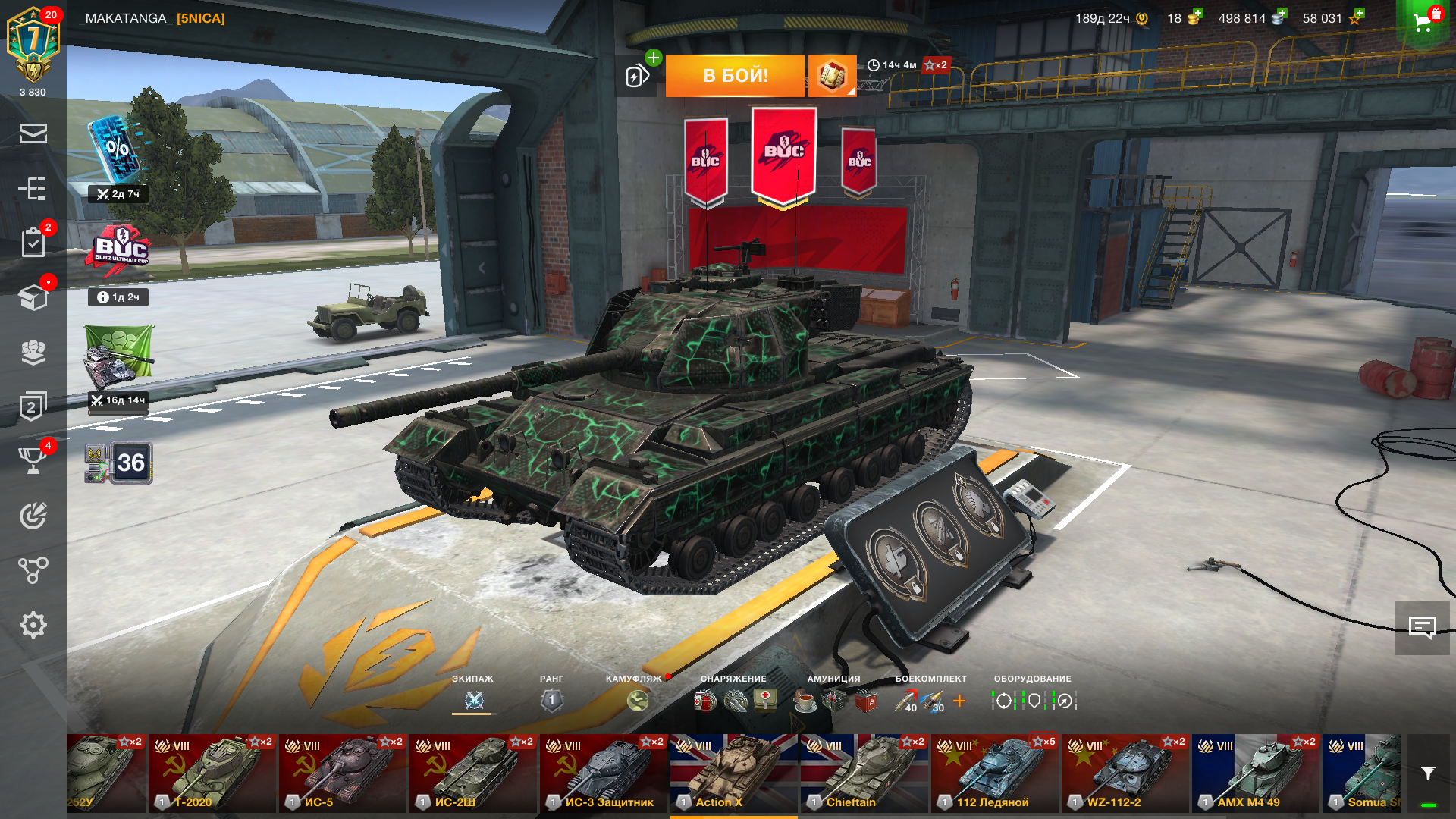
Task: Open the mail envelope icon
Action: point(33,133)
